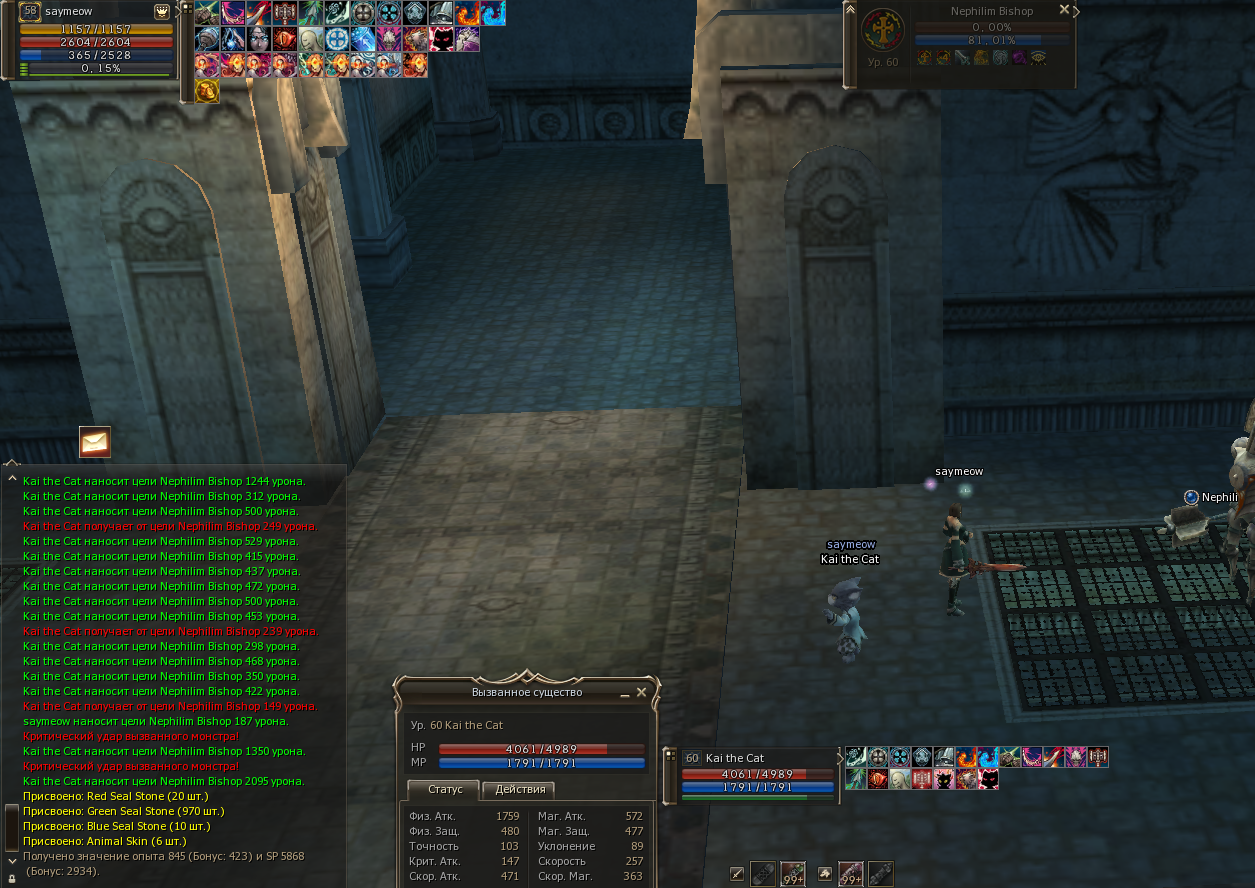Image resolution: width=1255 pixels, height=888 pixels.
Task: Click the red eye buff icon
Action: [x=285, y=40]
